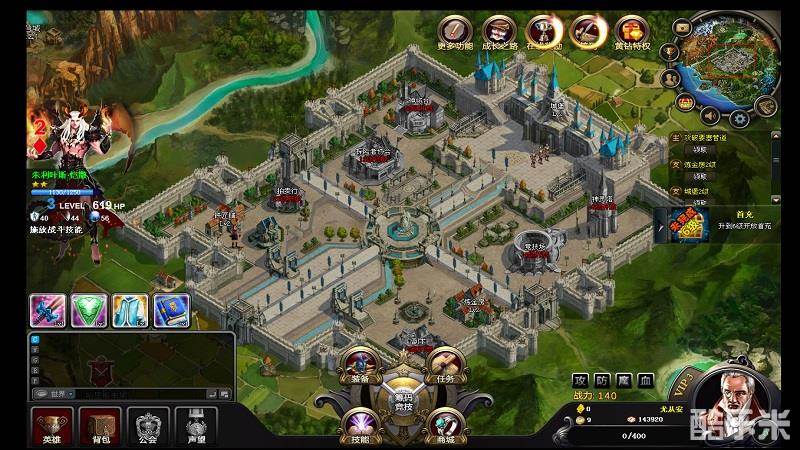The width and height of the screenshot is (800, 450).
Task: Click the 黄钻特权 yellow diamond privilege icon
Action: [631, 30]
